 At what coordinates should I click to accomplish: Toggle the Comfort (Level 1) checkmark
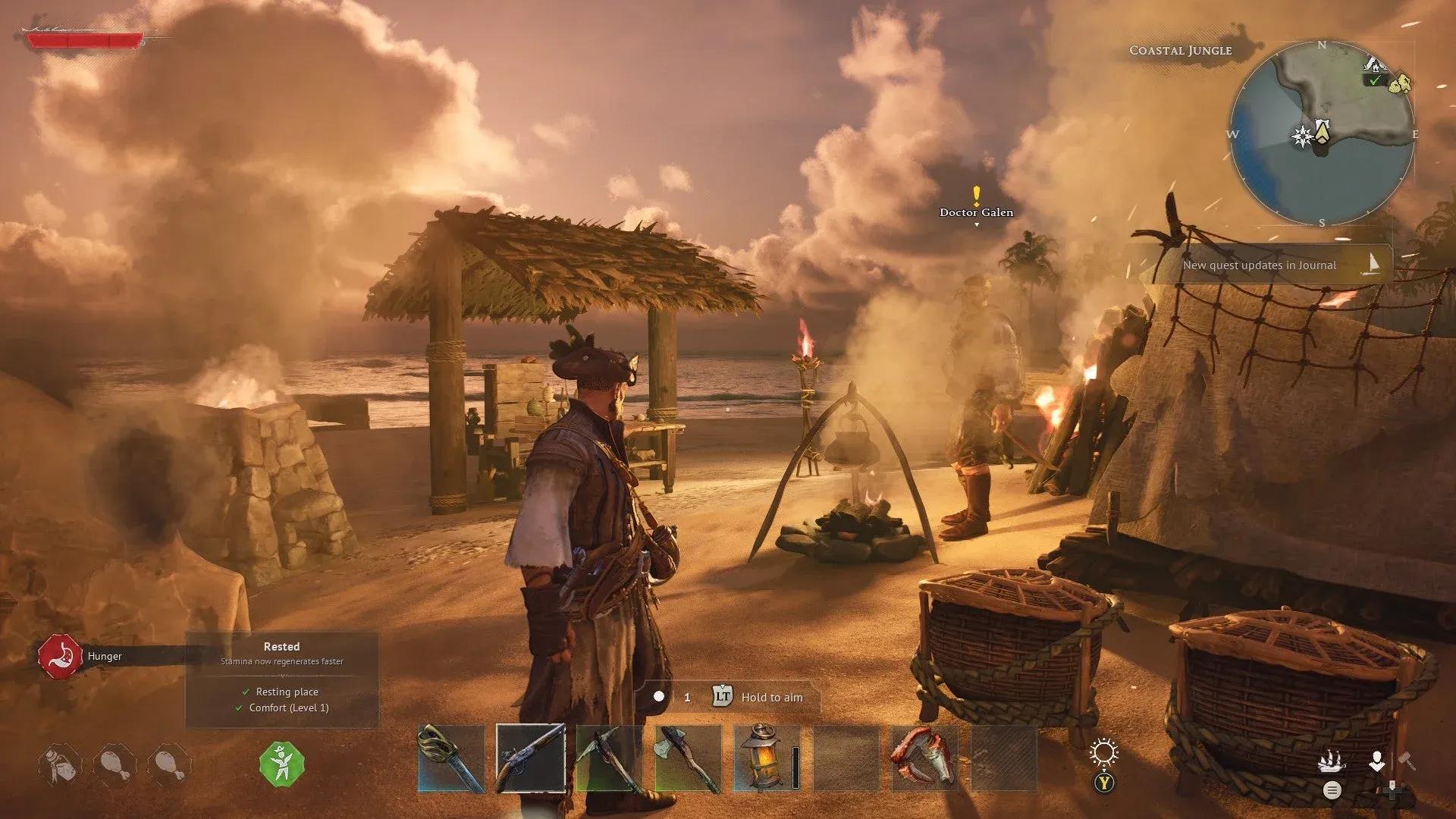pos(237,708)
